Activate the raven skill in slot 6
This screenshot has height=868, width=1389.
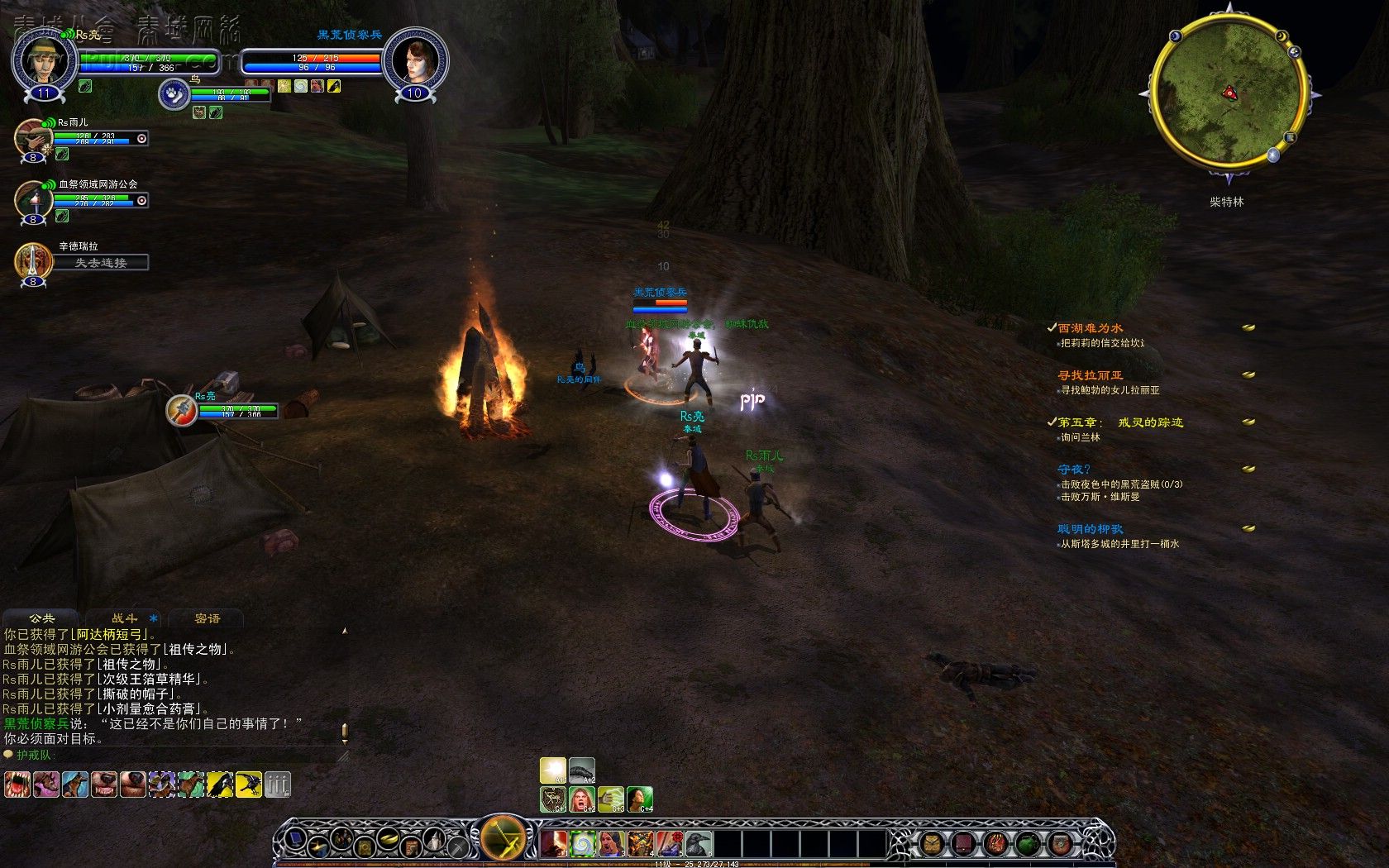pyautogui.click(x=699, y=844)
